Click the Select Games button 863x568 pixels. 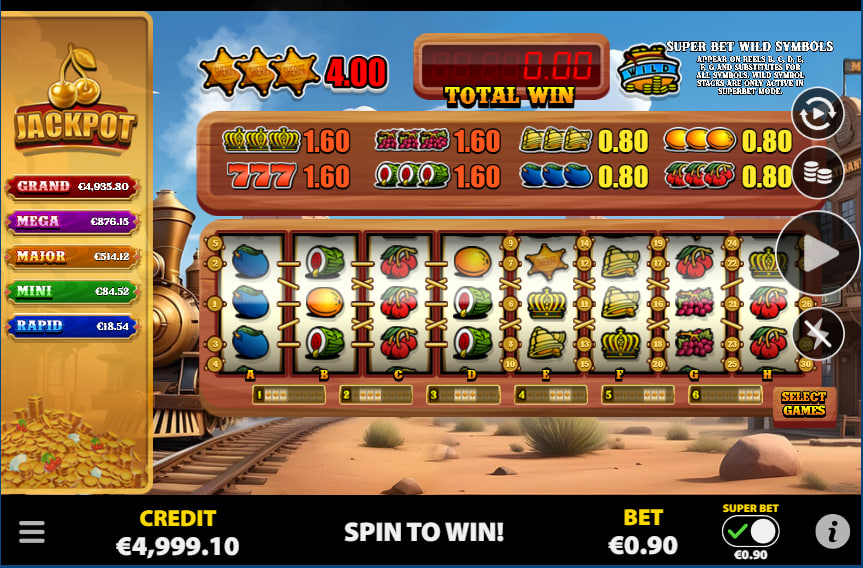804,403
